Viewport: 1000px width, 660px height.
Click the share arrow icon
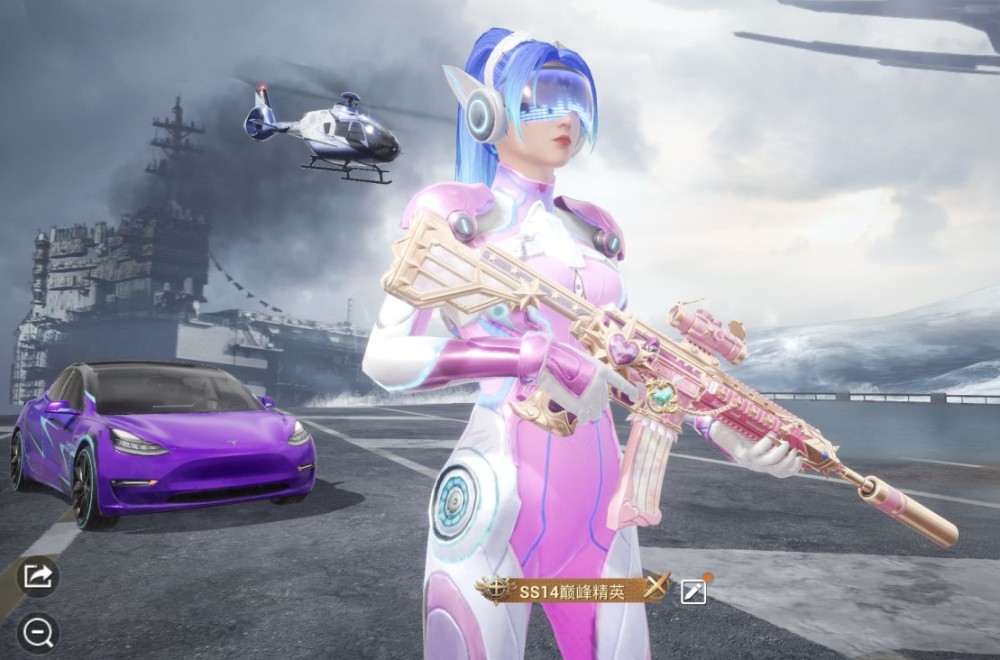[38, 576]
